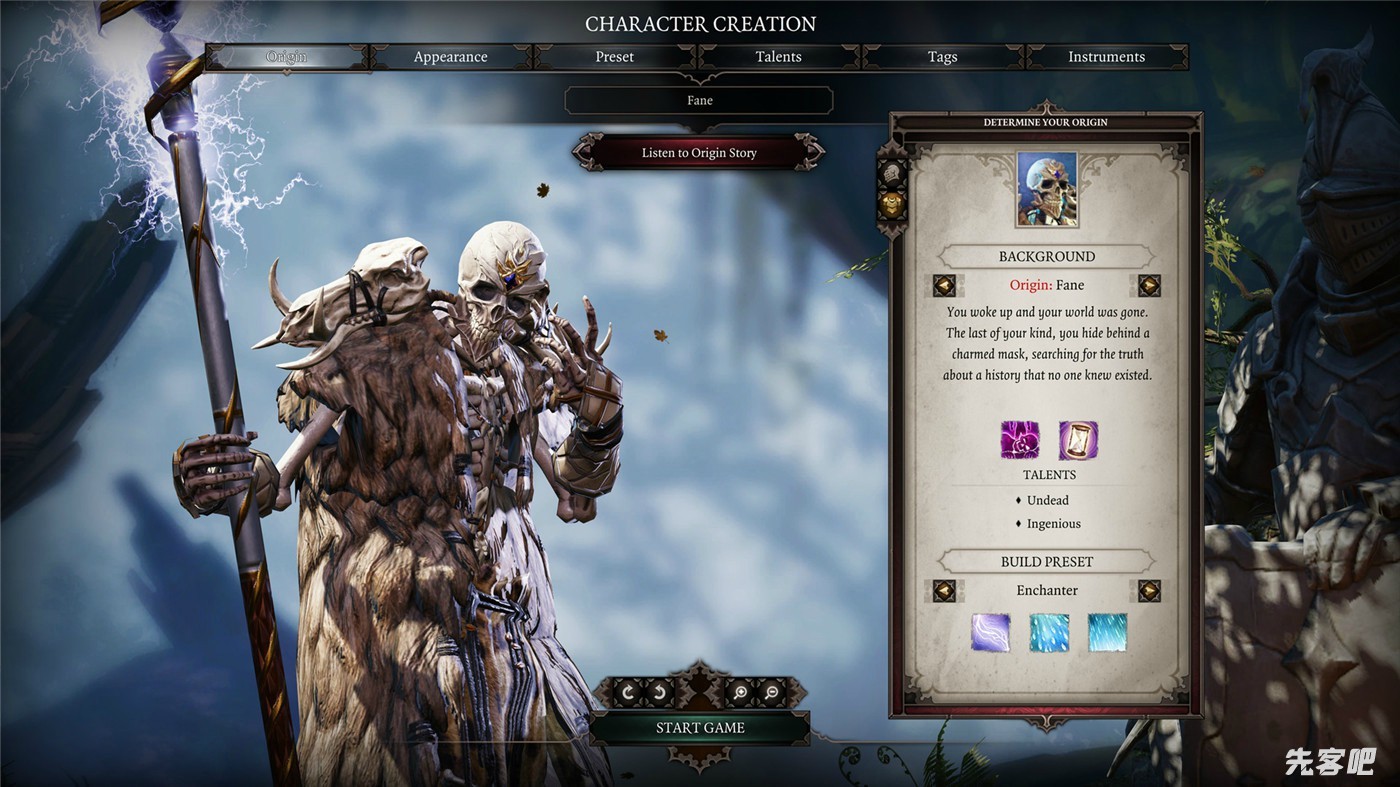Zoom out from the character
The width and height of the screenshot is (1400, 787).
(771, 691)
